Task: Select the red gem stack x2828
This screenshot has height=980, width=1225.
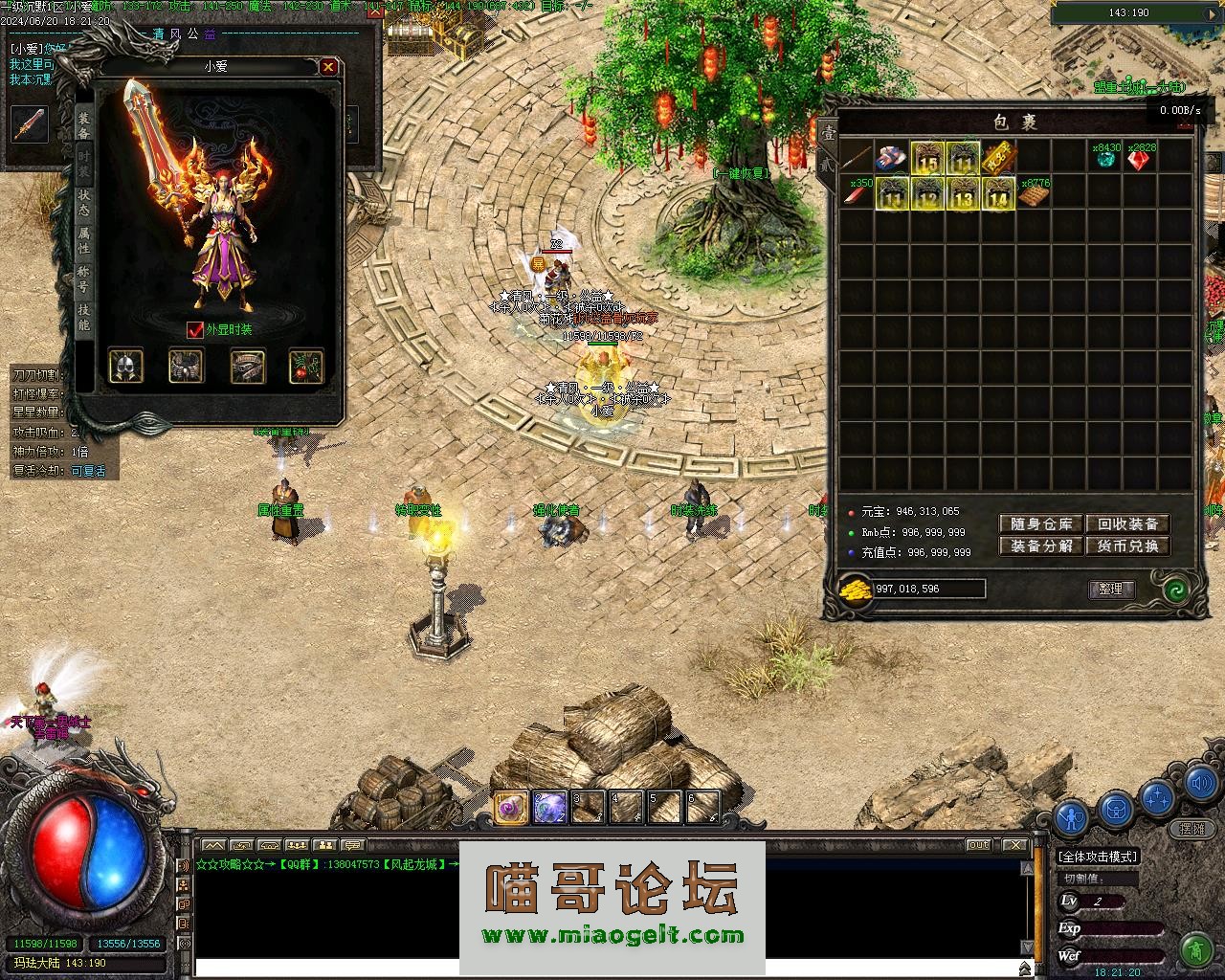Action: pos(1139,158)
